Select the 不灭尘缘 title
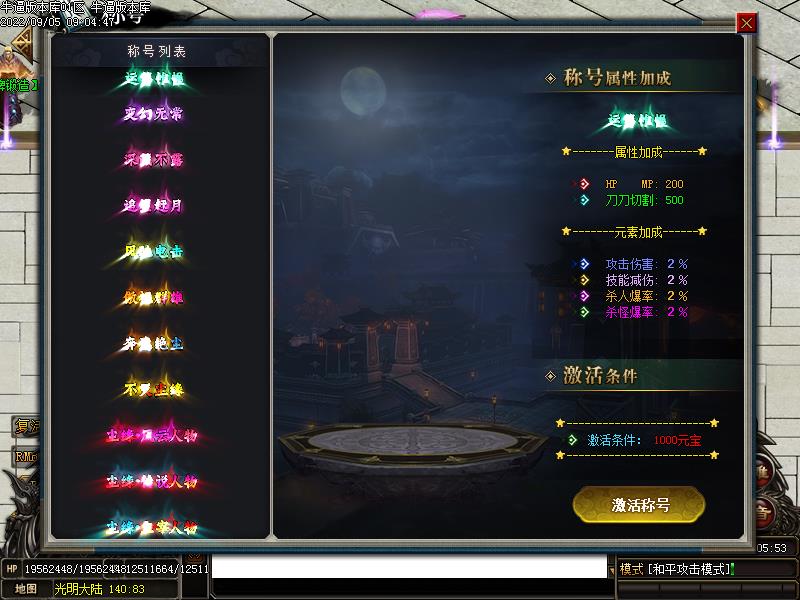The height and width of the screenshot is (600, 800). pyautogui.click(x=153, y=389)
